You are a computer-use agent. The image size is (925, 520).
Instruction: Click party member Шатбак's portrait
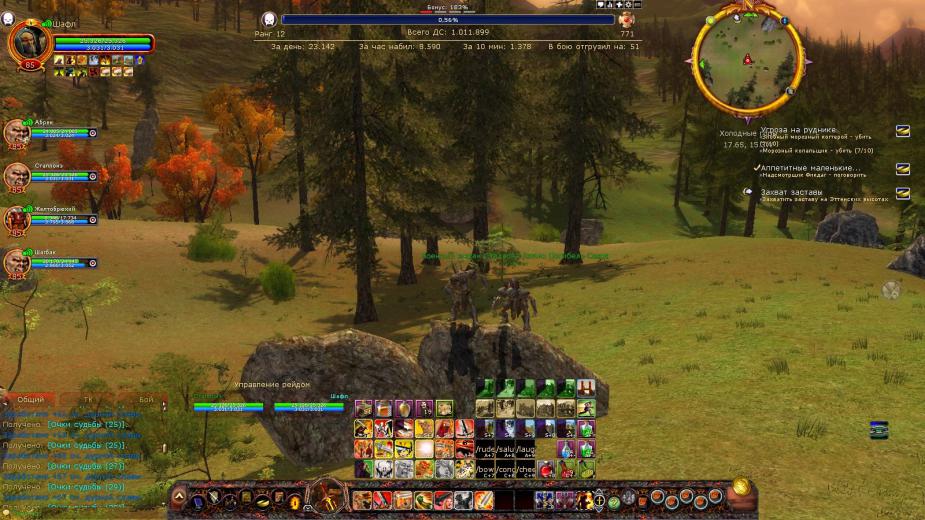click(15, 262)
